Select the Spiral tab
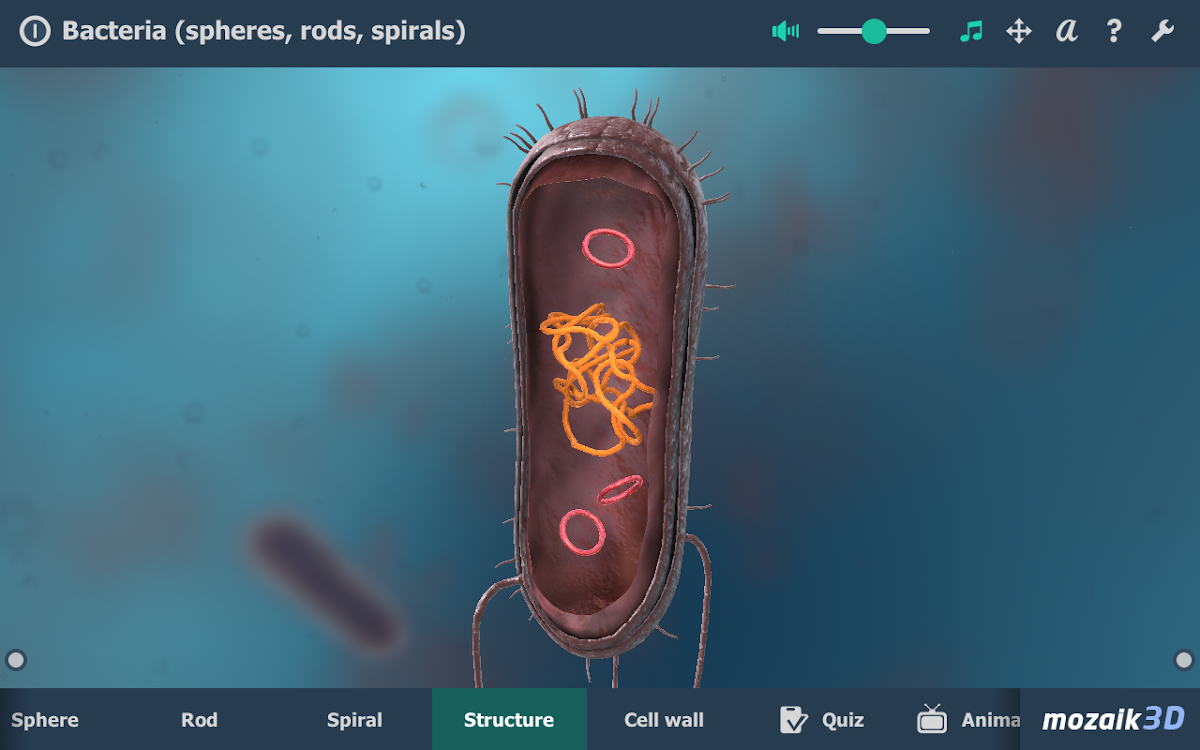Image resolution: width=1200 pixels, height=750 pixels. tap(355, 720)
